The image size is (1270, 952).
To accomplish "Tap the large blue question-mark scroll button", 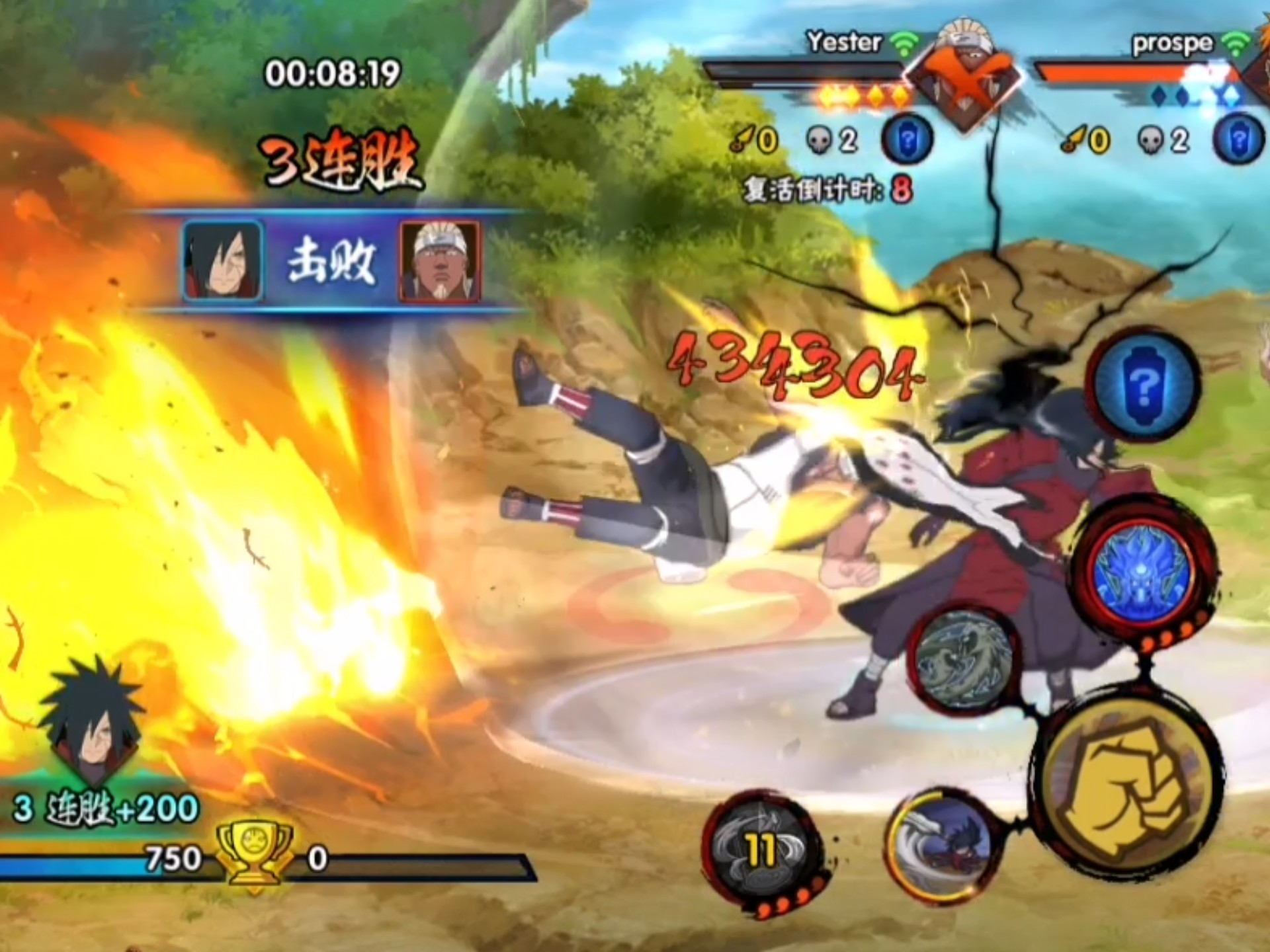I will click(x=1145, y=383).
